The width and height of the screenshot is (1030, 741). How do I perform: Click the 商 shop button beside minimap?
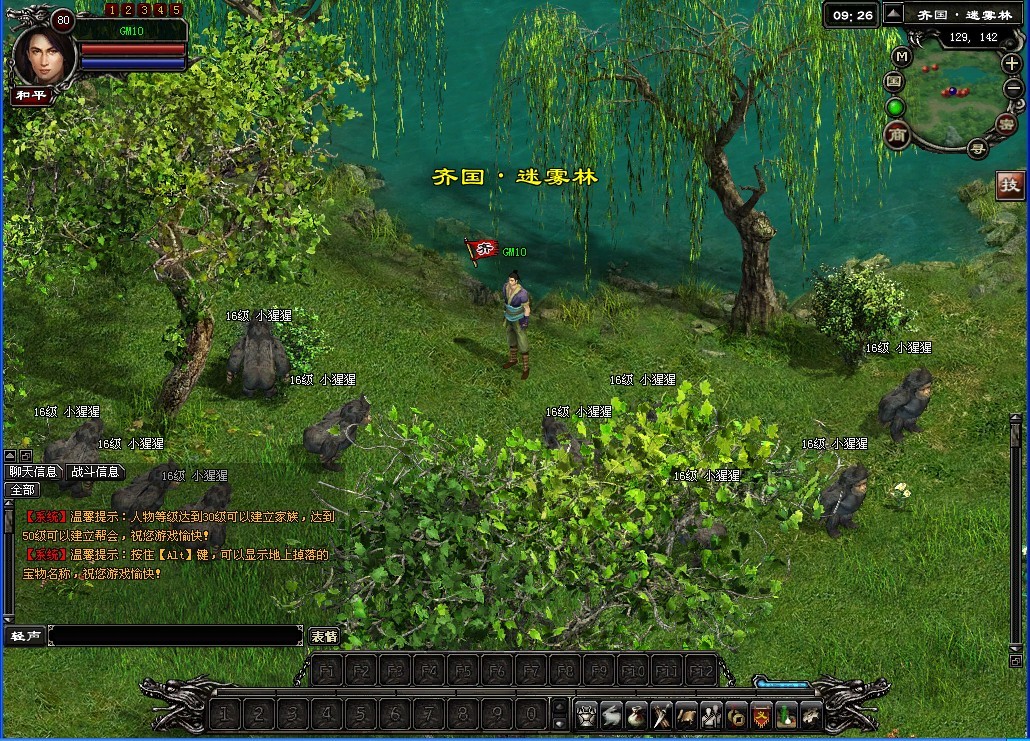897,135
